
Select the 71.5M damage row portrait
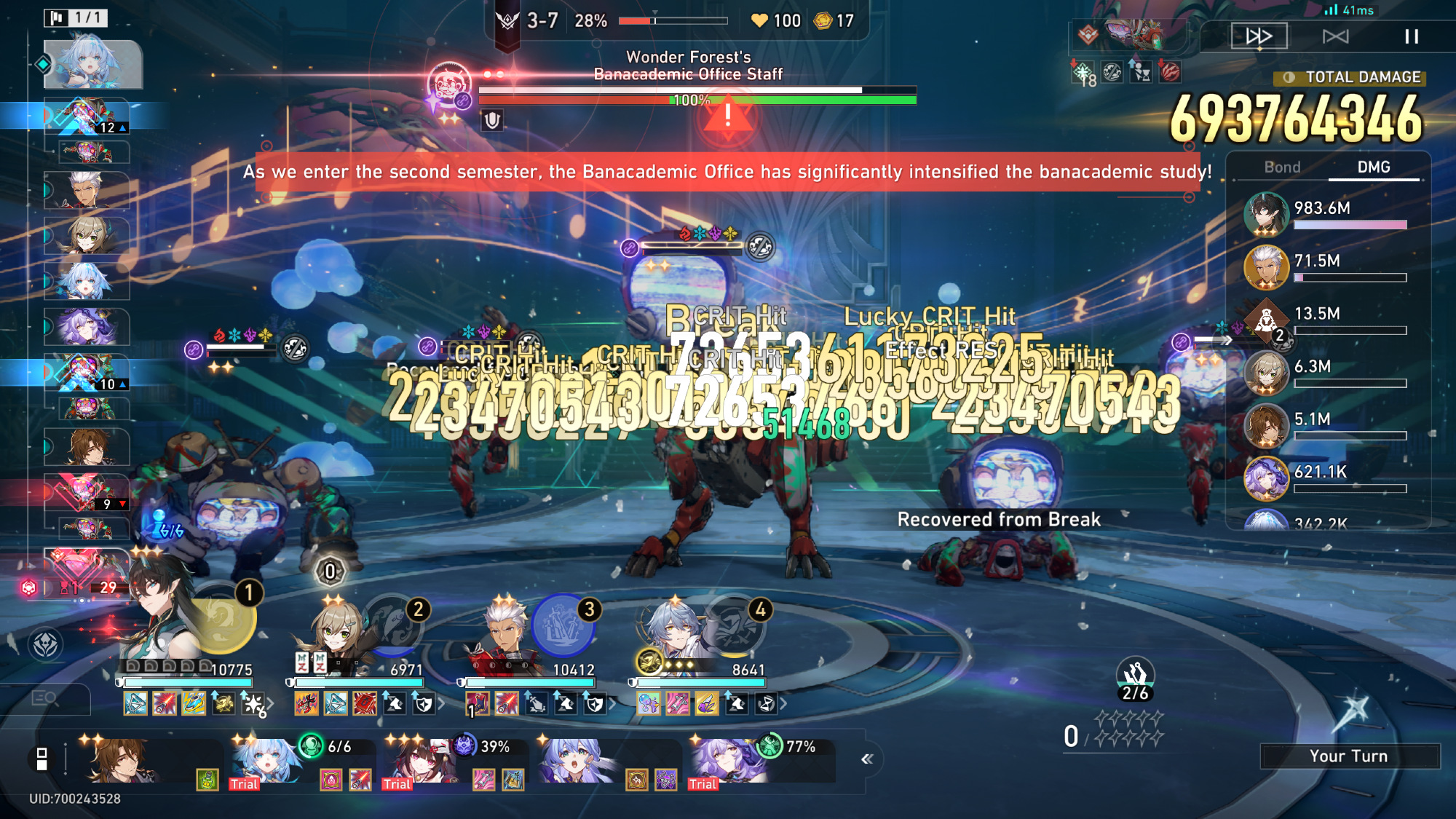click(x=1266, y=267)
